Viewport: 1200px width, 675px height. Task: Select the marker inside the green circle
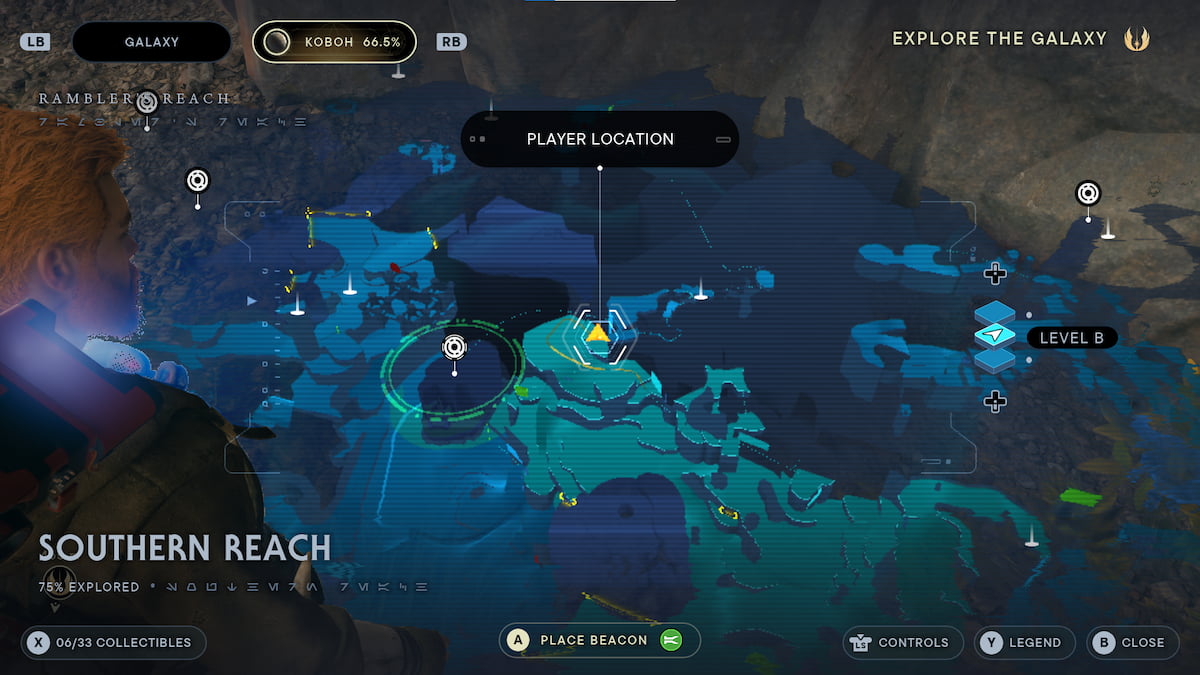[454, 347]
